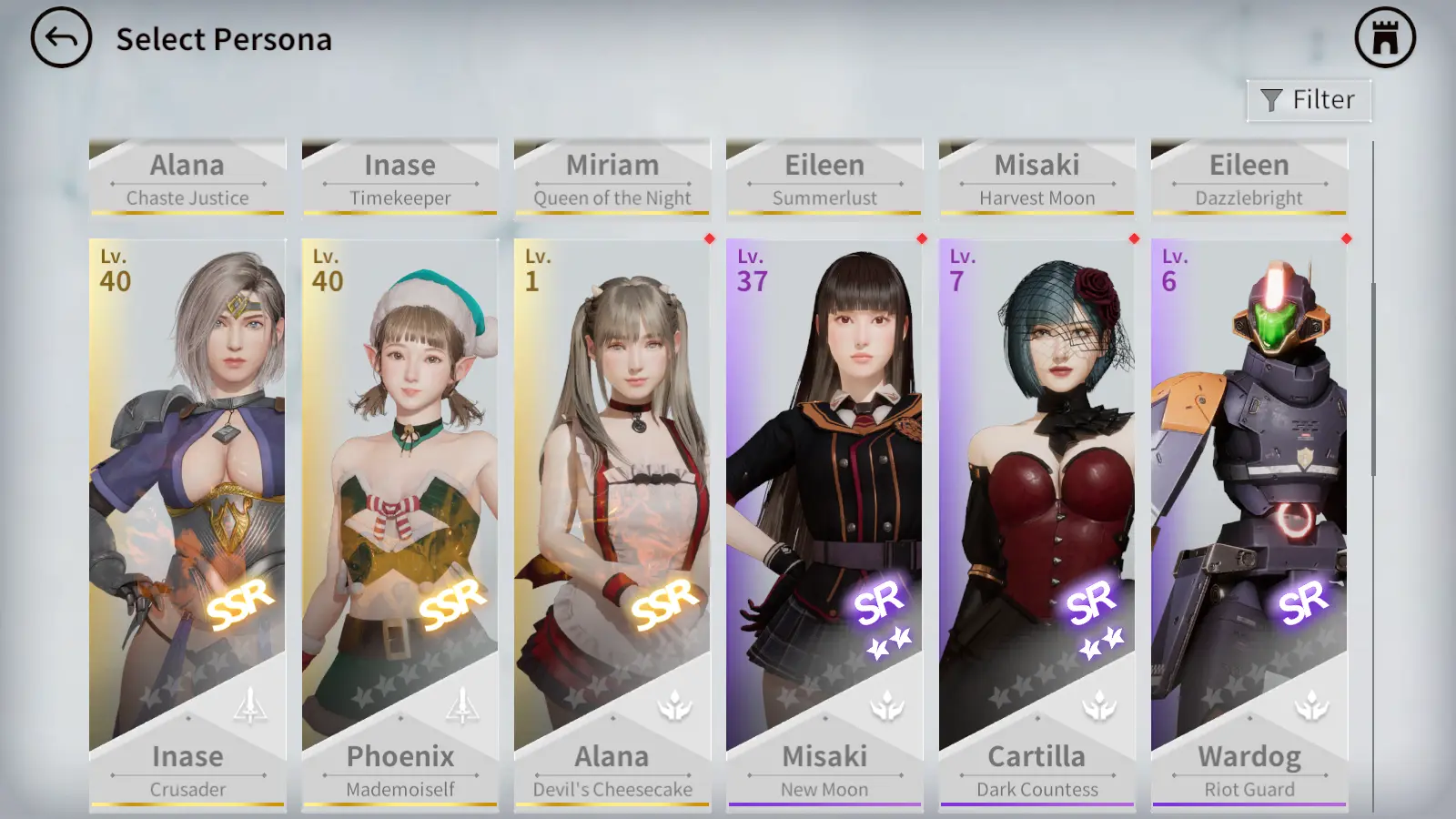Viewport: 1456px width, 819px height.
Task: Open the castle home icon
Action: 1384,38
